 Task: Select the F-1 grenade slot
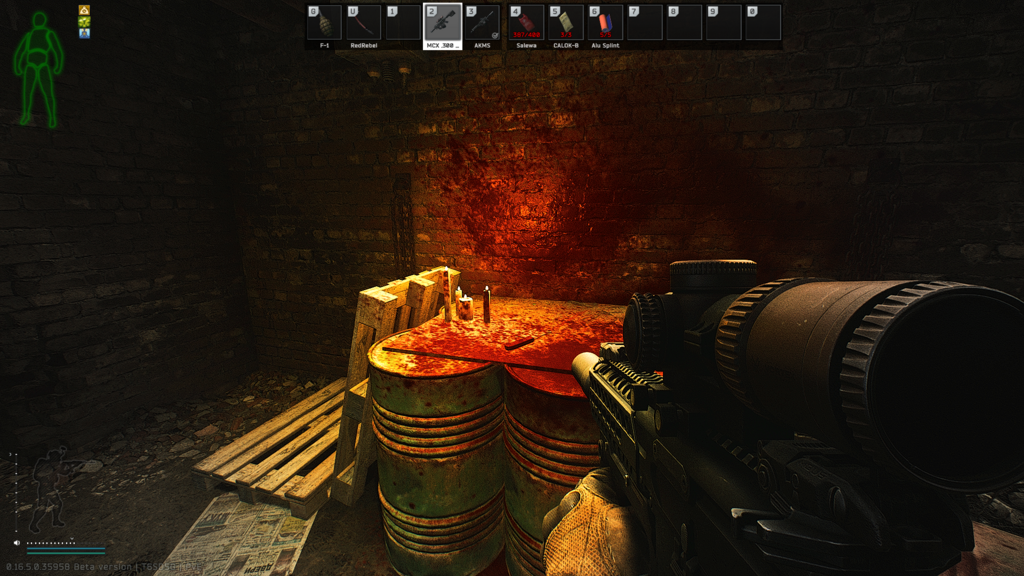point(325,23)
